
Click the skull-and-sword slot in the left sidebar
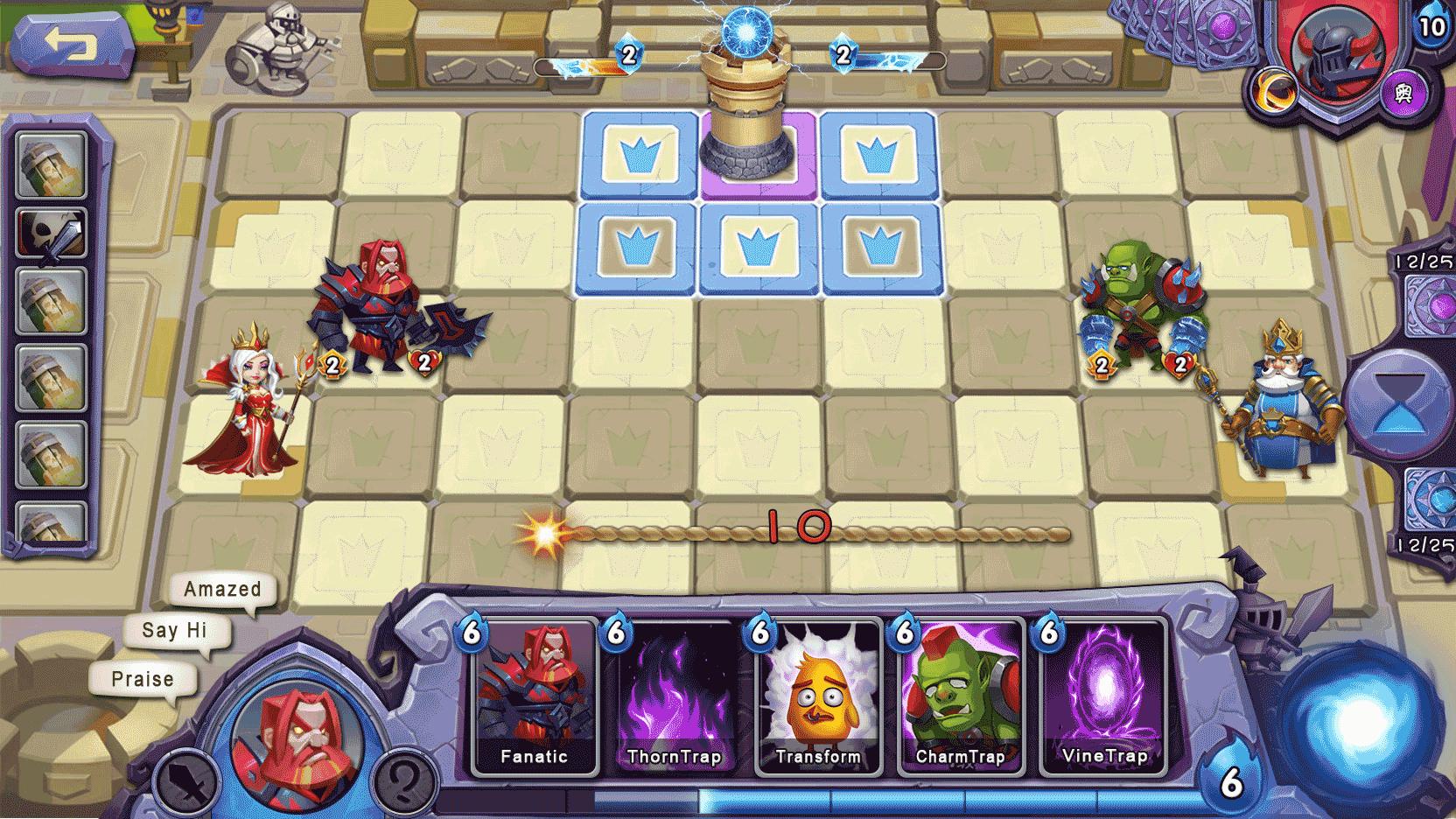[51, 232]
